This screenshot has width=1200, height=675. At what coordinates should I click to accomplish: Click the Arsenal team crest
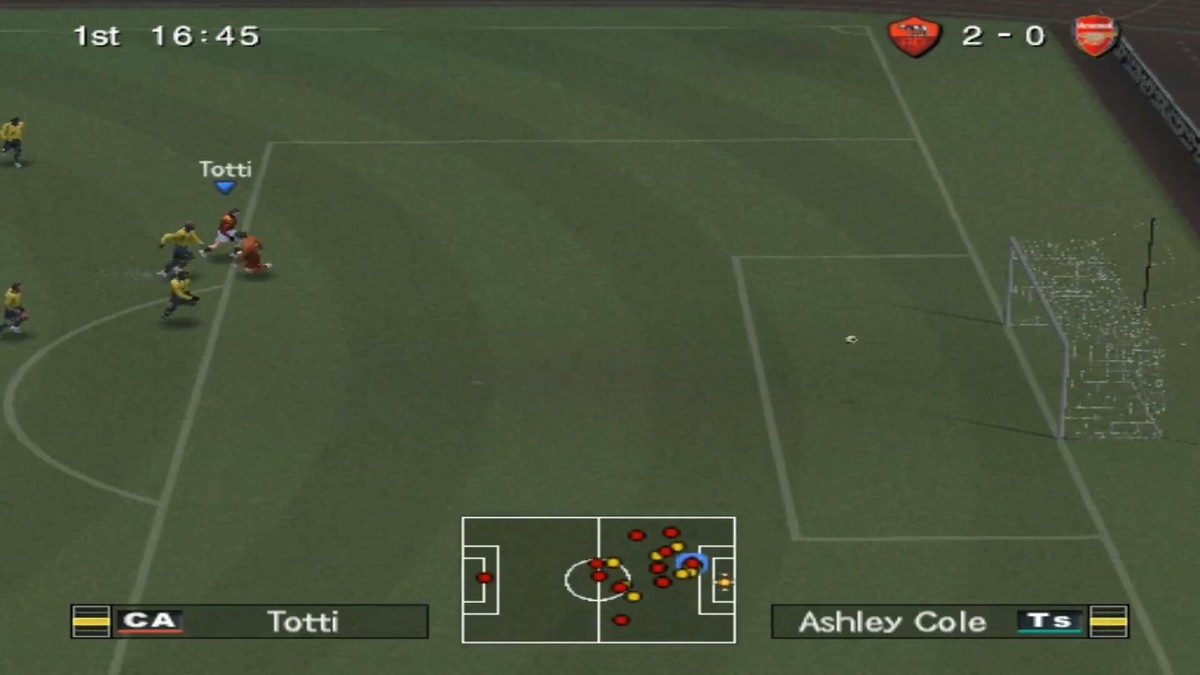[1096, 37]
